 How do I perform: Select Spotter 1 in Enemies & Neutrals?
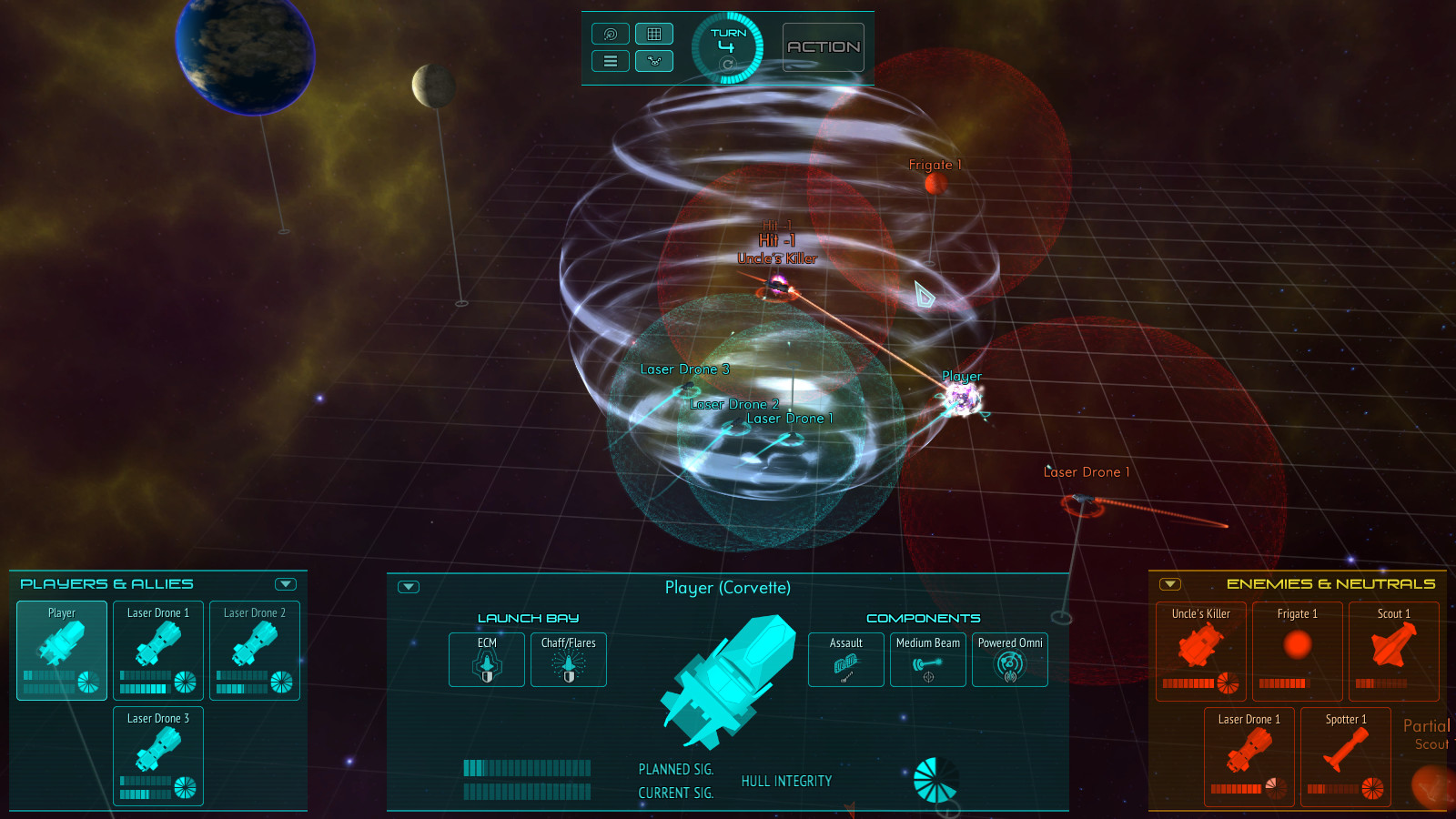click(1345, 756)
